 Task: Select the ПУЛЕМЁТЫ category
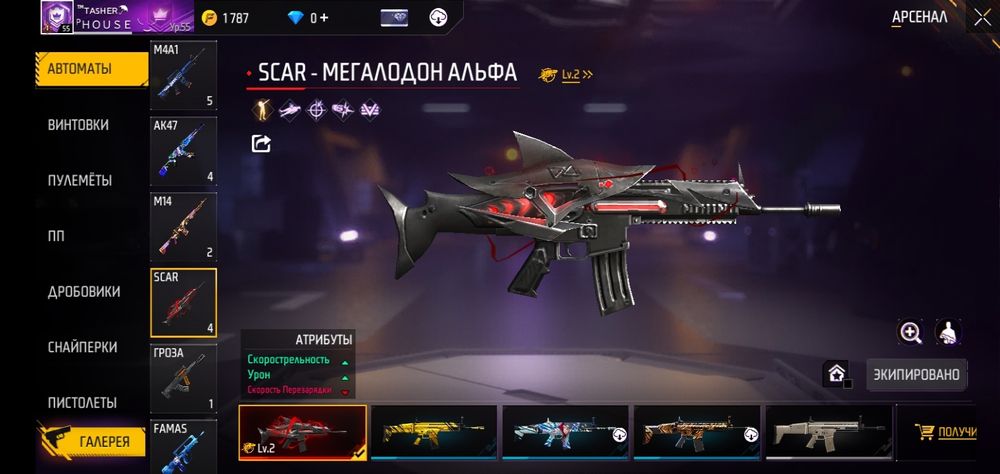pyautogui.click(x=80, y=181)
